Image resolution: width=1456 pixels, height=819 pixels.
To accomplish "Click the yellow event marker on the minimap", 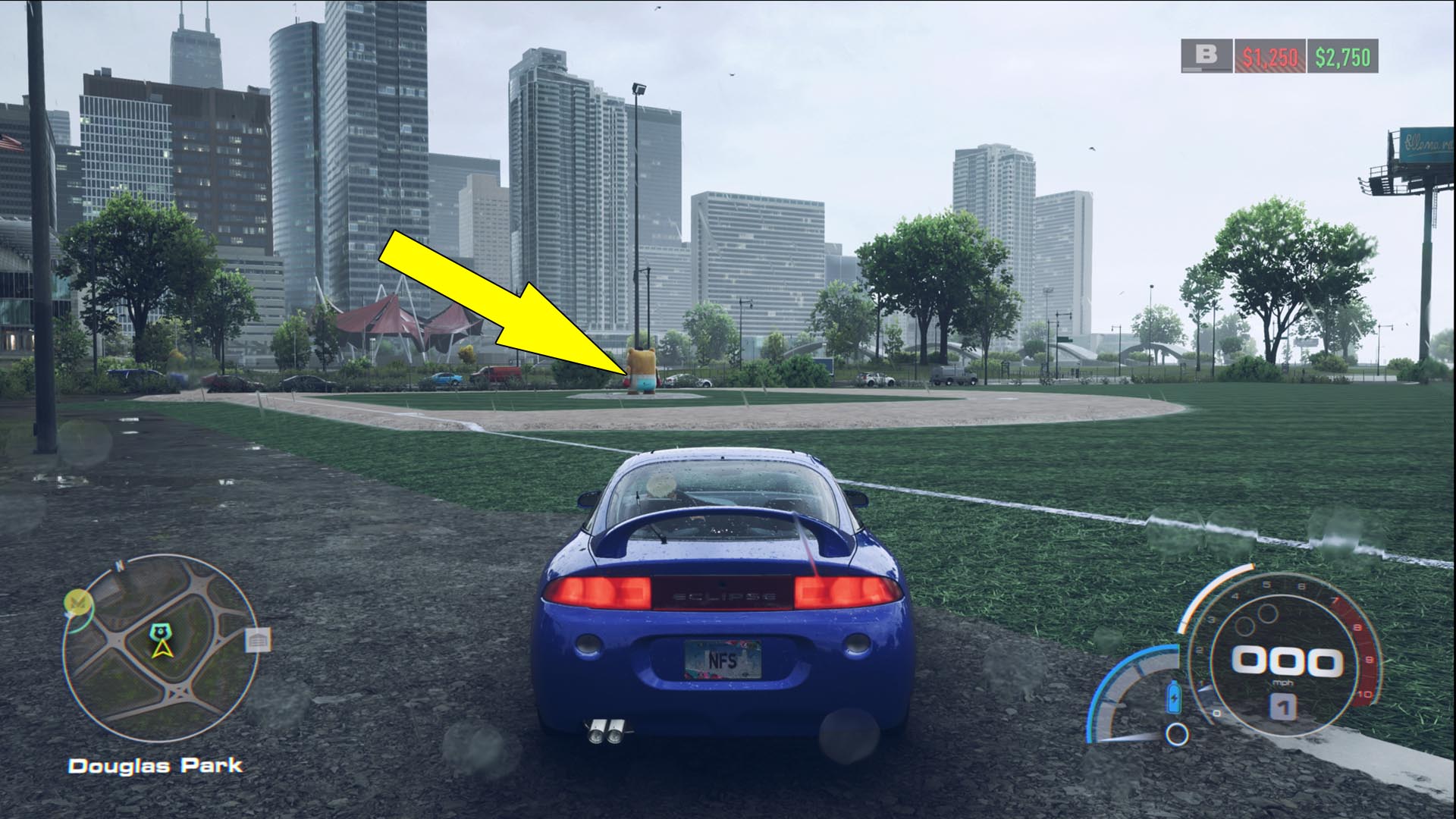I will click(79, 601).
